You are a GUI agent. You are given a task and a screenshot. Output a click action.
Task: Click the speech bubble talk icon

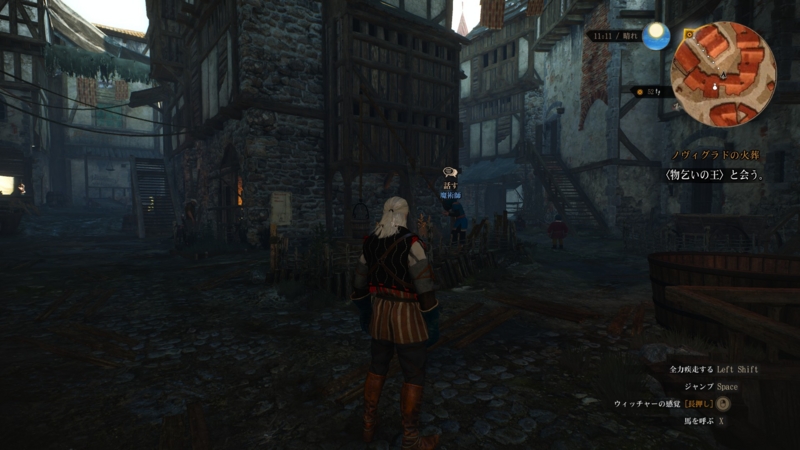tap(450, 174)
